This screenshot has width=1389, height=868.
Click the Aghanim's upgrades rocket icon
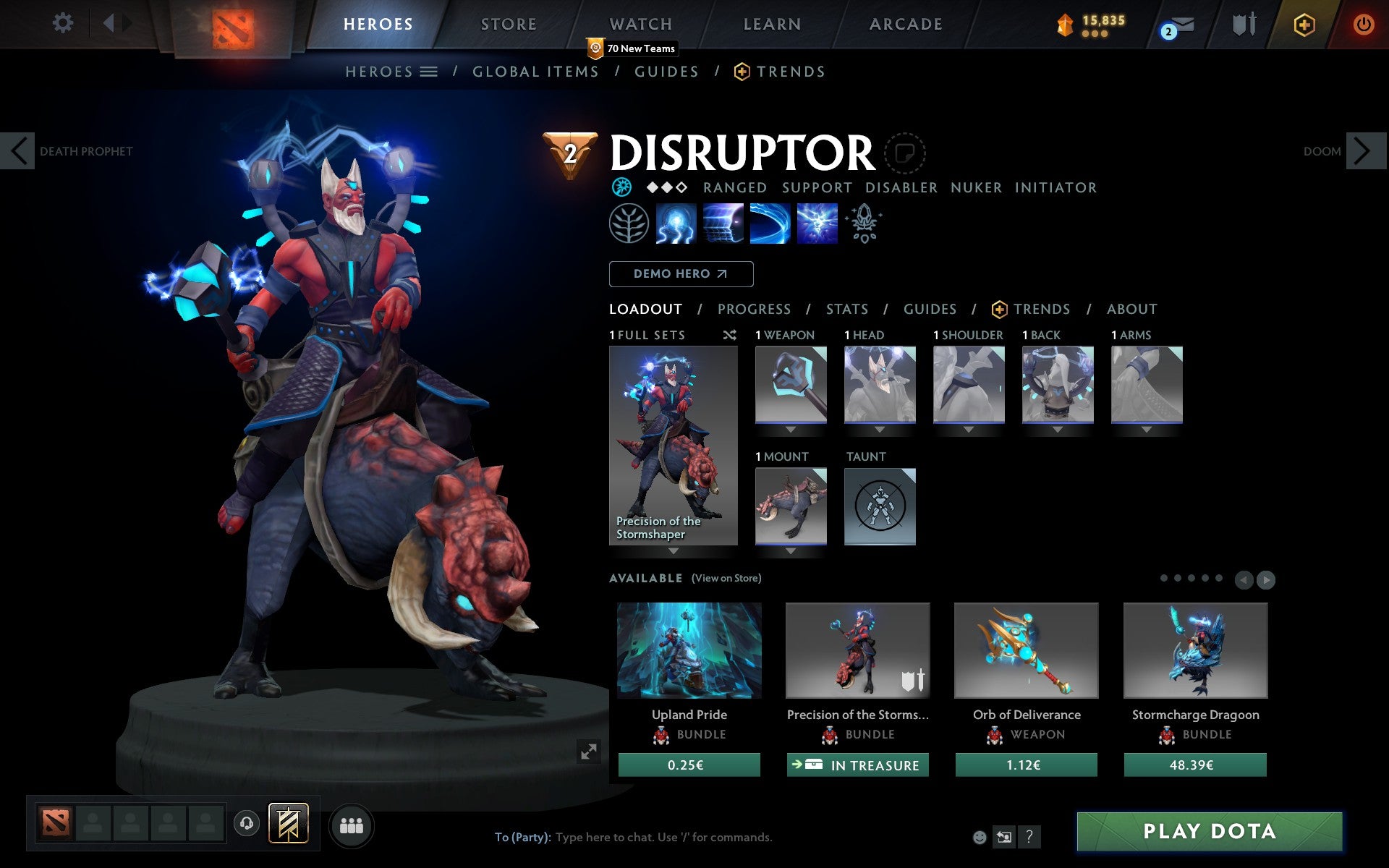coord(864,224)
